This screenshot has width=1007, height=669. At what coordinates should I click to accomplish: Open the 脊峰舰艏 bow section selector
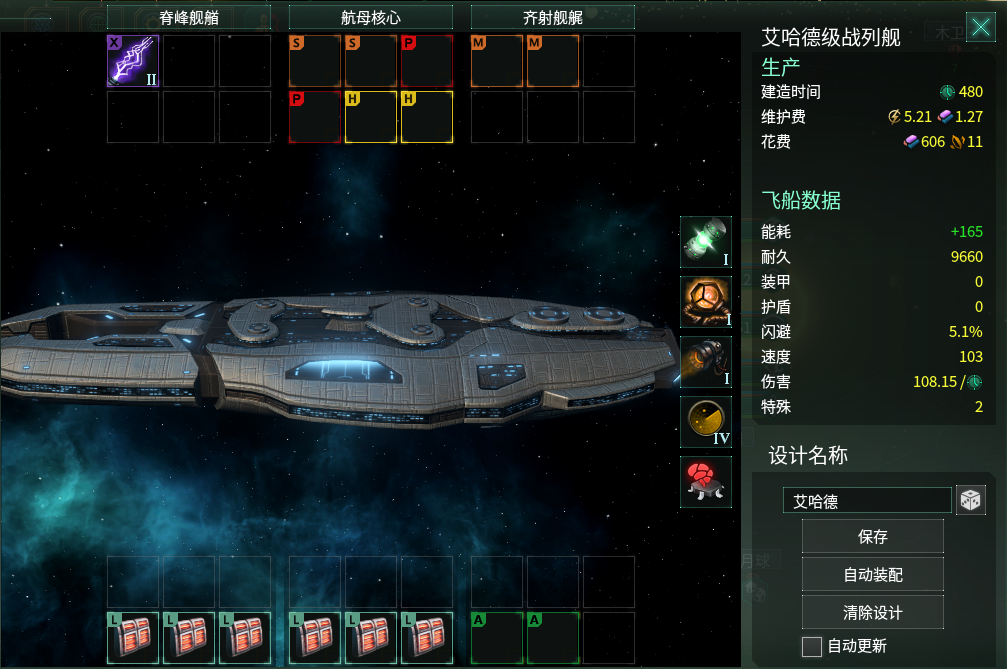[189, 17]
